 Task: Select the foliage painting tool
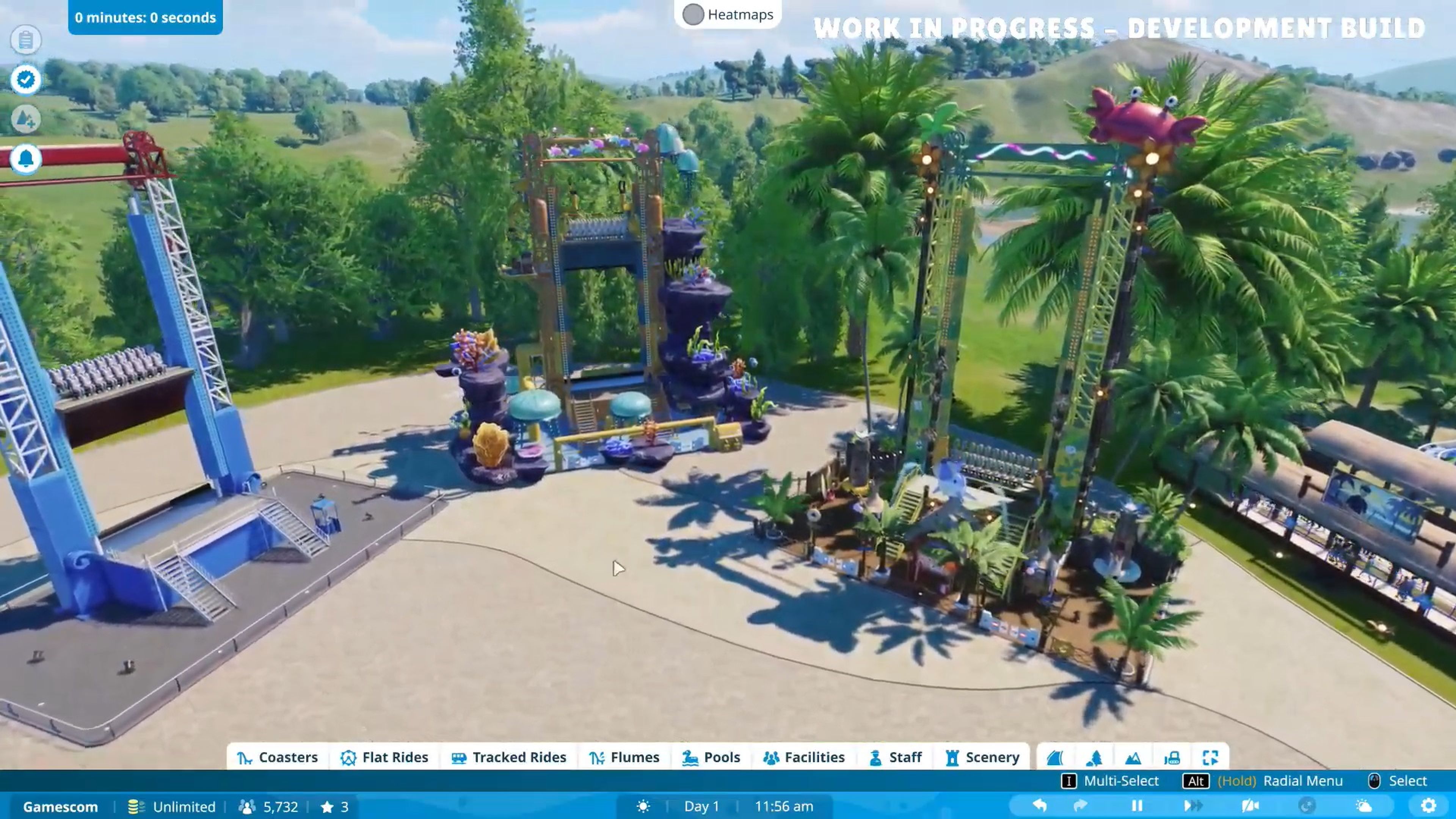click(x=1095, y=758)
